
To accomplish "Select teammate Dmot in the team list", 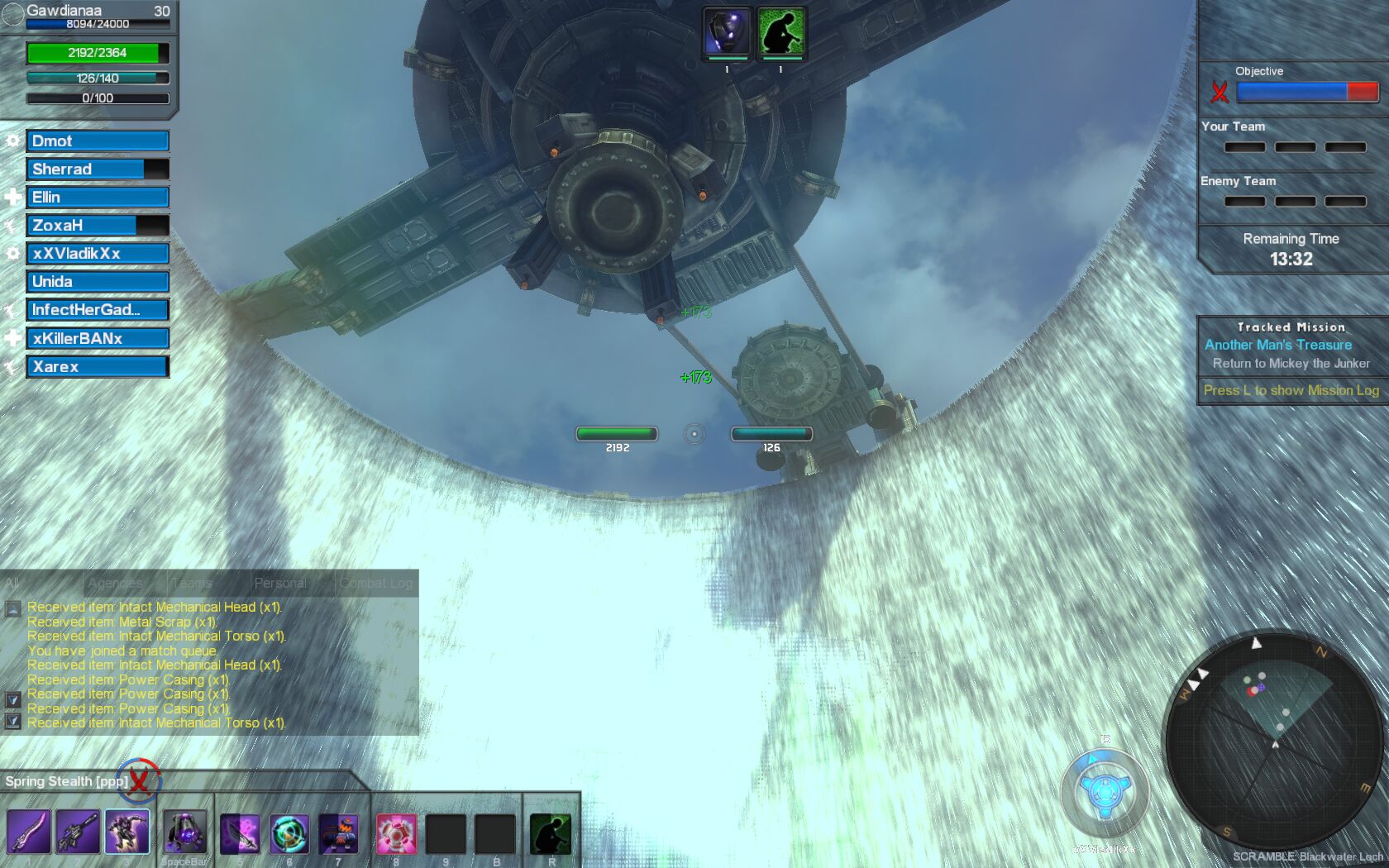I will pyautogui.click(x=98, y=141).
